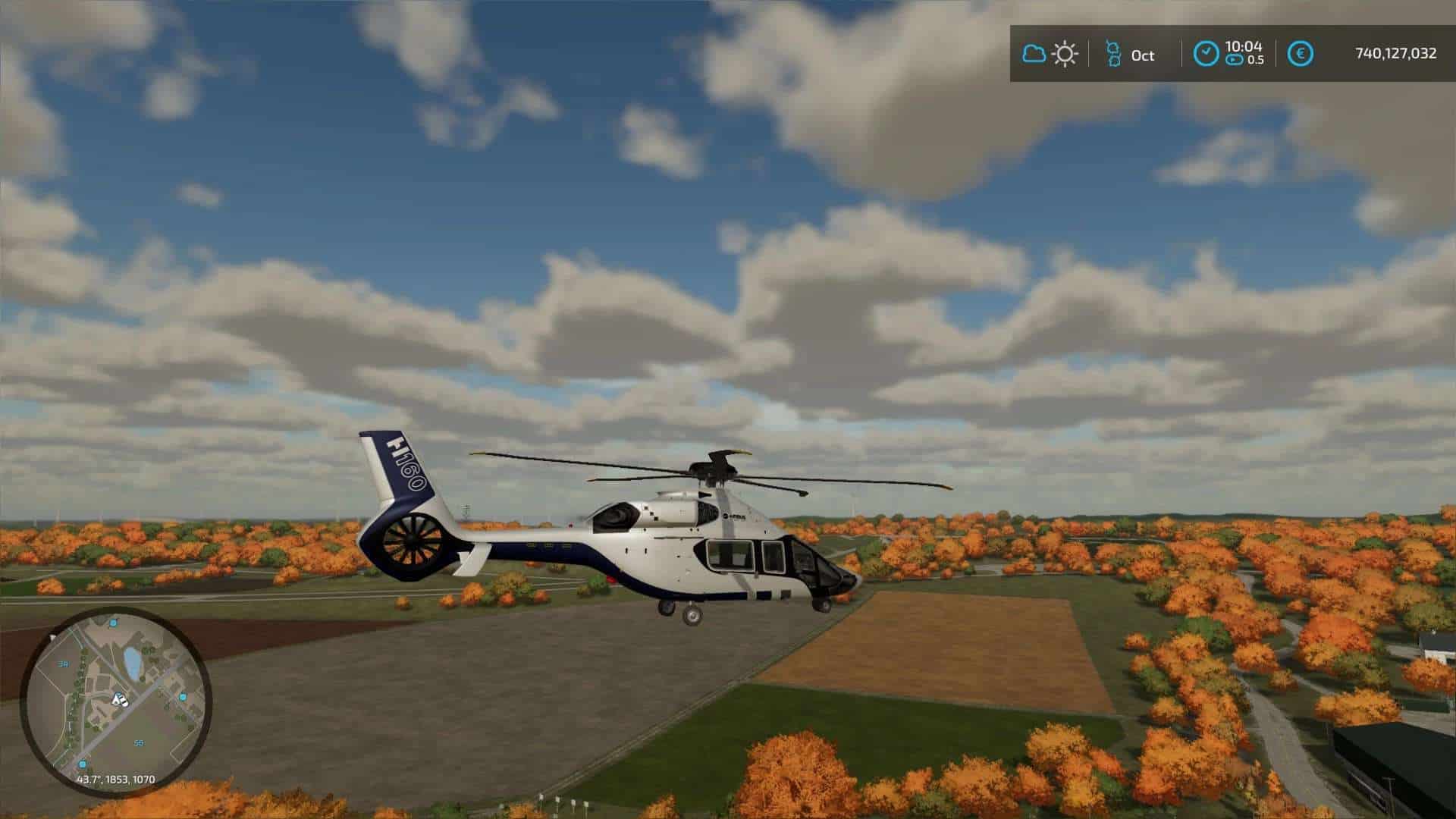Click the euro currency coin icon

click(x=1301, y=53)
